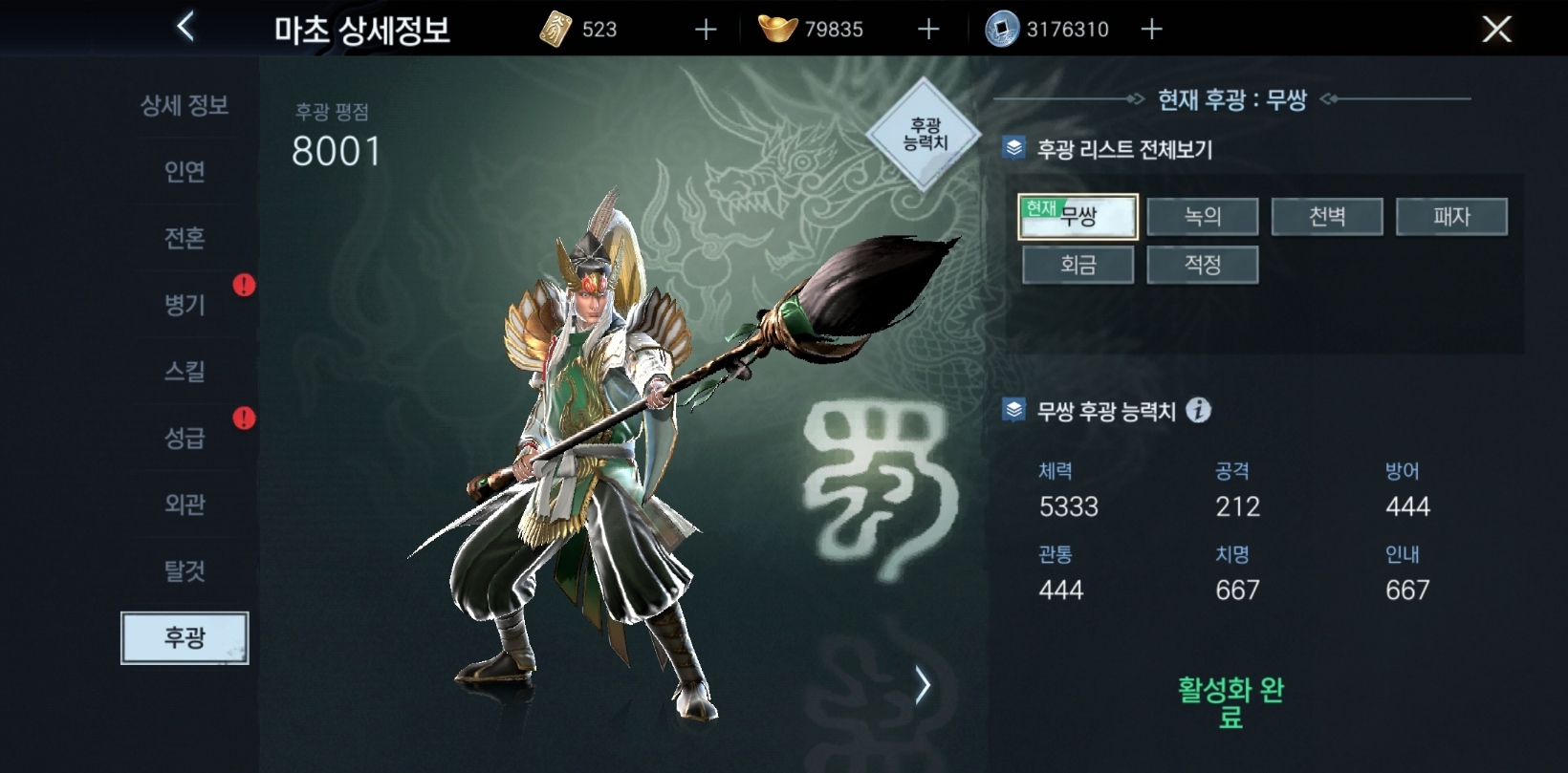The width and height of the screenshot is (1568, 773).
Task: Select the 패자 aura
Action: 1452,216
